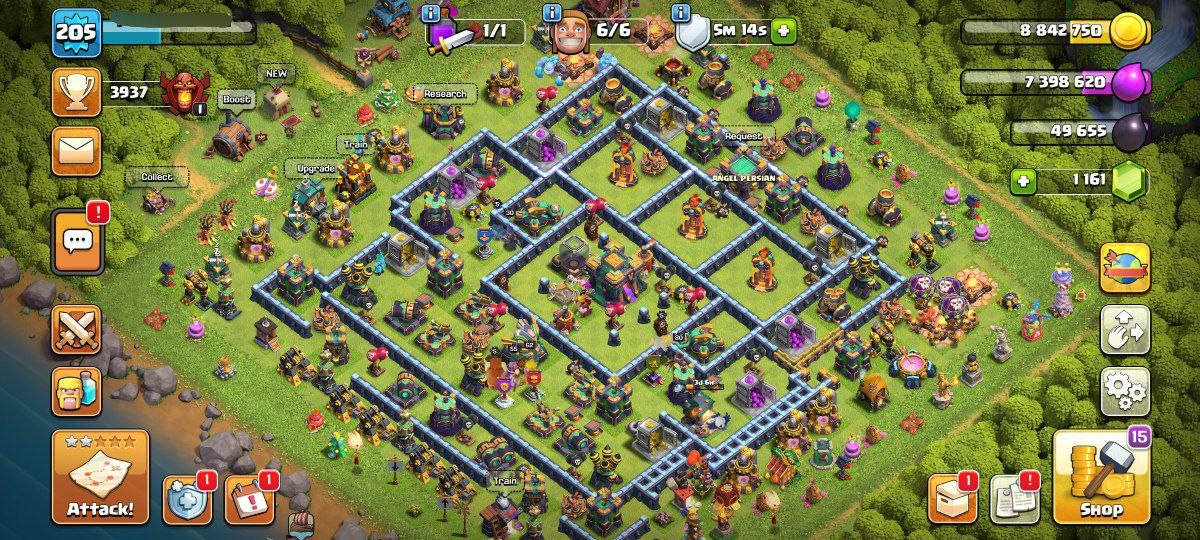Open the player profile level 205 badge
This screenshot has height=540, width=1200.
coord(77,34)
